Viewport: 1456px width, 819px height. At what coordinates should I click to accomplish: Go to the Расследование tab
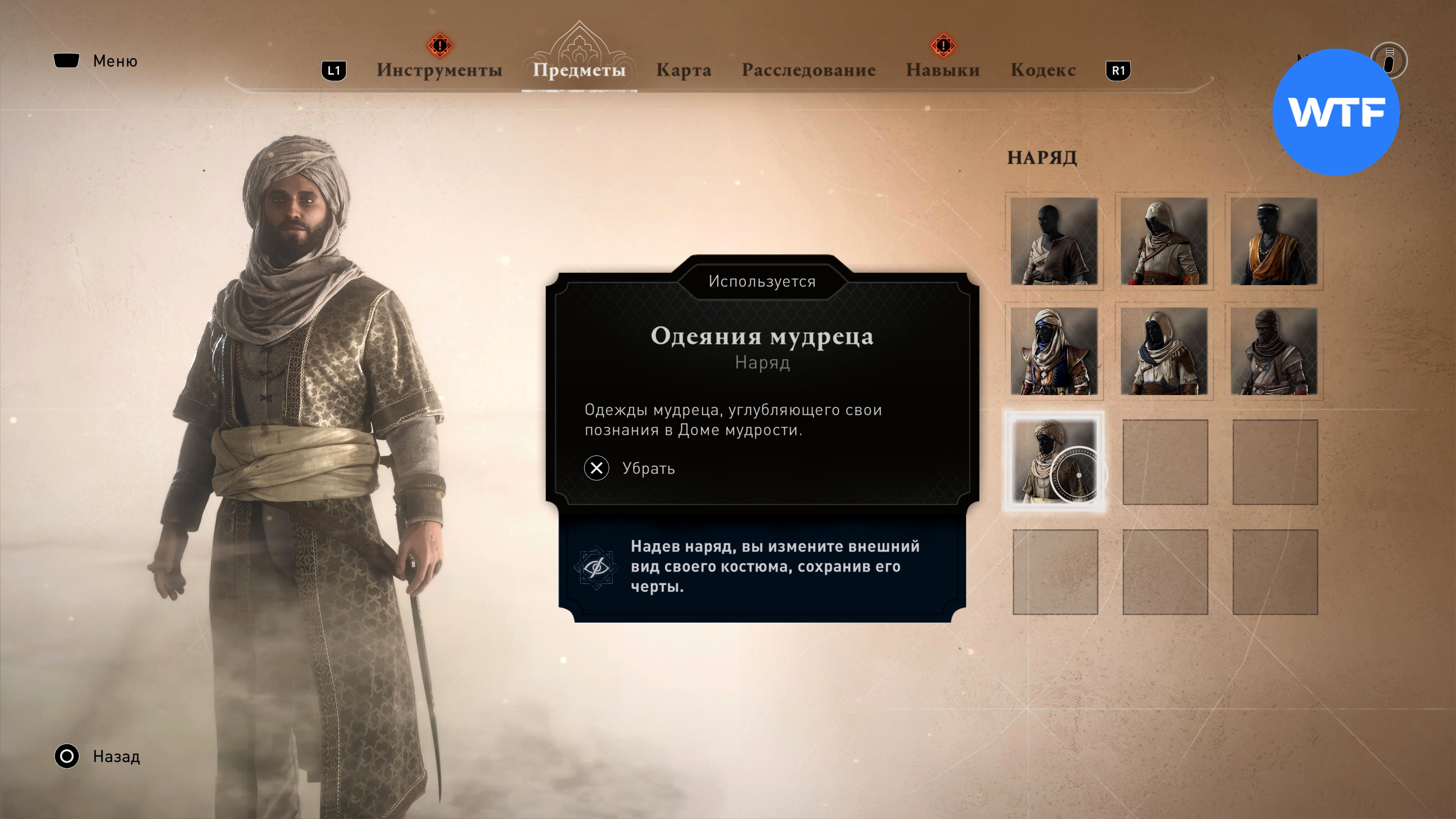[808, 70]
